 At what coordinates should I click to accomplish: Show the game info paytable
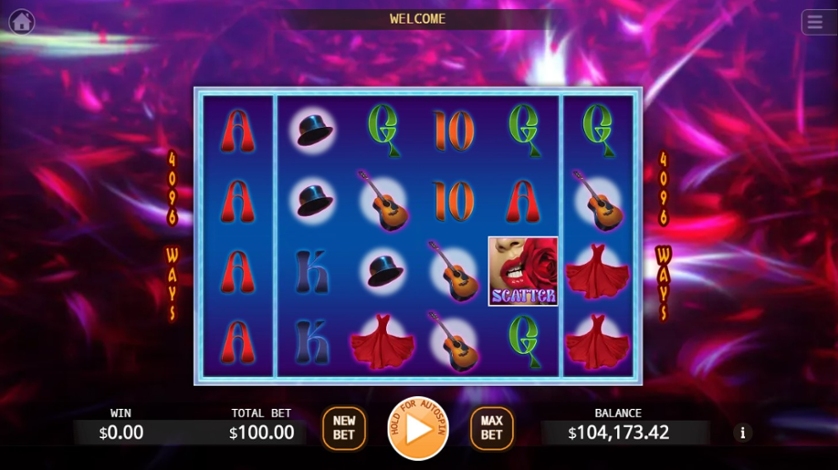[x=742, y=433]
